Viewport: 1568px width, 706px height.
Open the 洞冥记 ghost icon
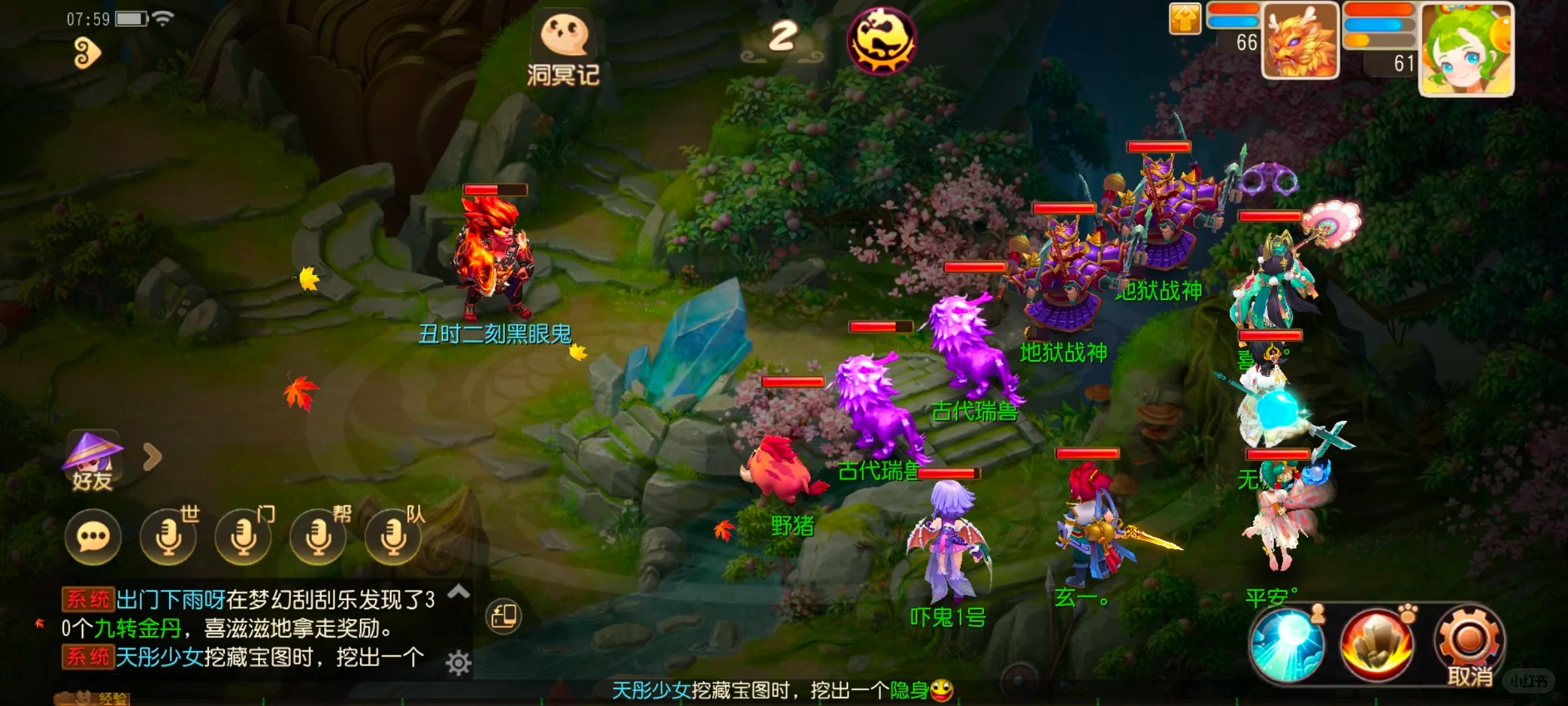coord(564,47)
